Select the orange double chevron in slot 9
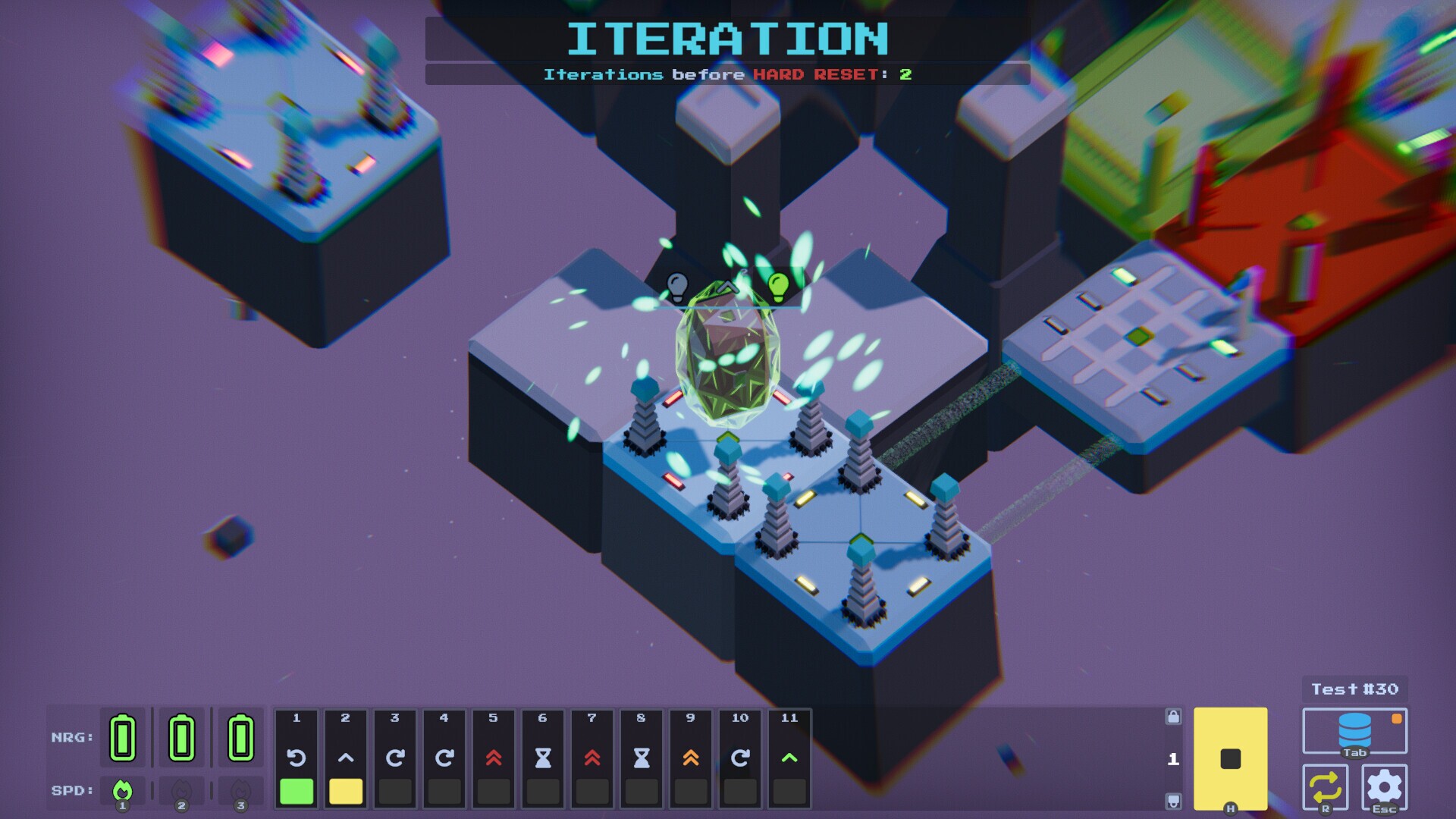 click(691, 758)
